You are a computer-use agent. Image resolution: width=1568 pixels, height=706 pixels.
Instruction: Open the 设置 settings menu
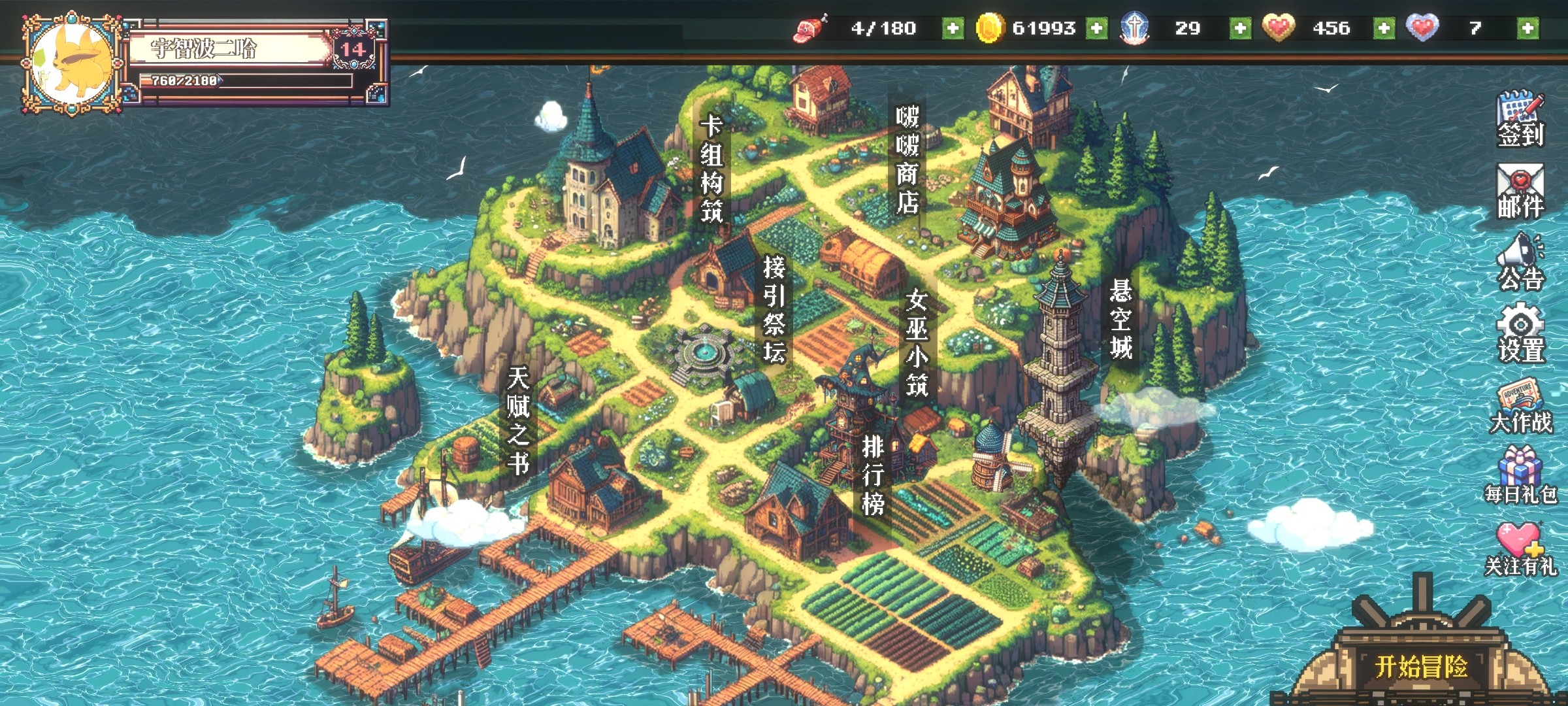coord(1520,333)
